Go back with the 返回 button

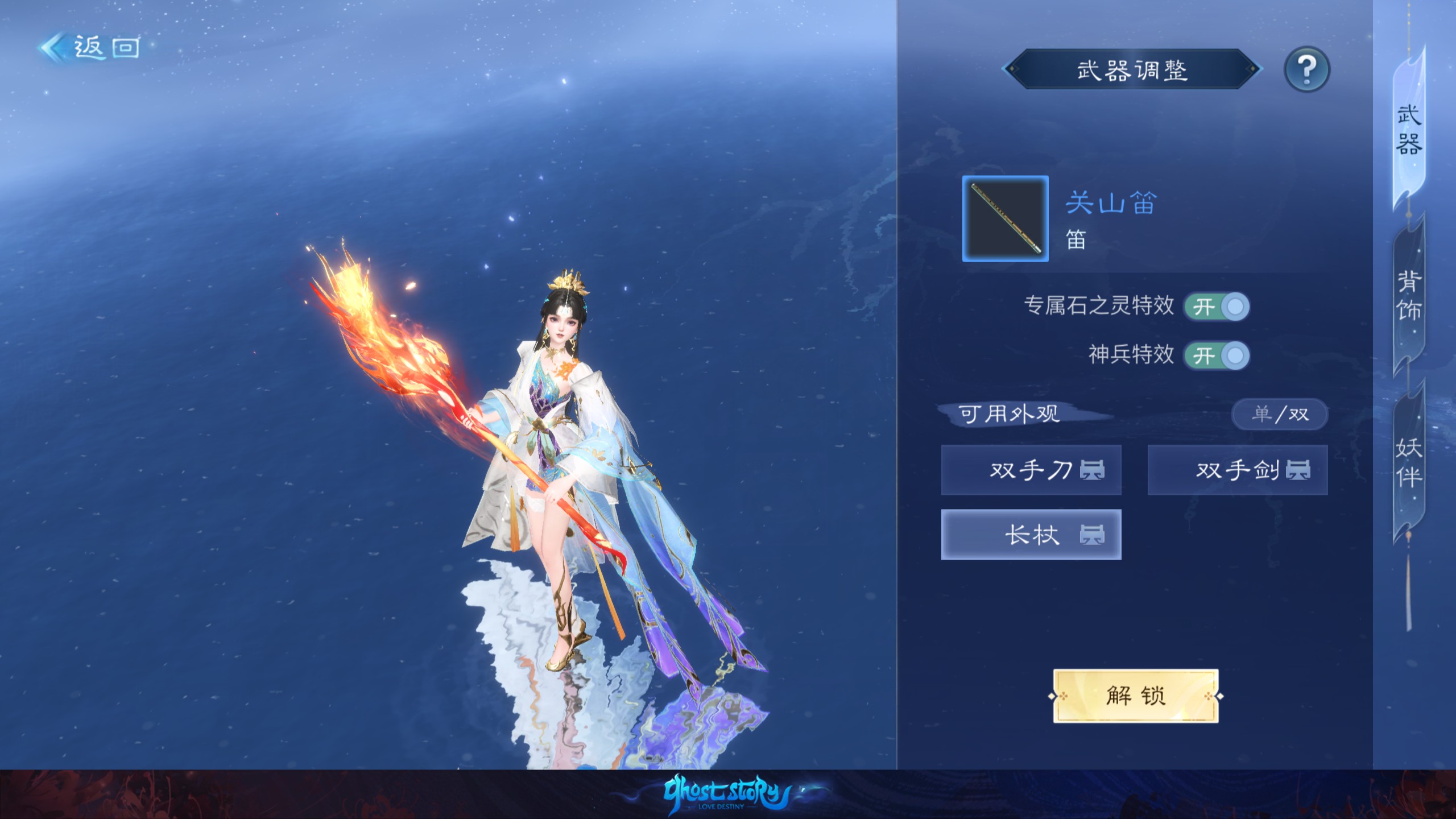pos(91,47)
